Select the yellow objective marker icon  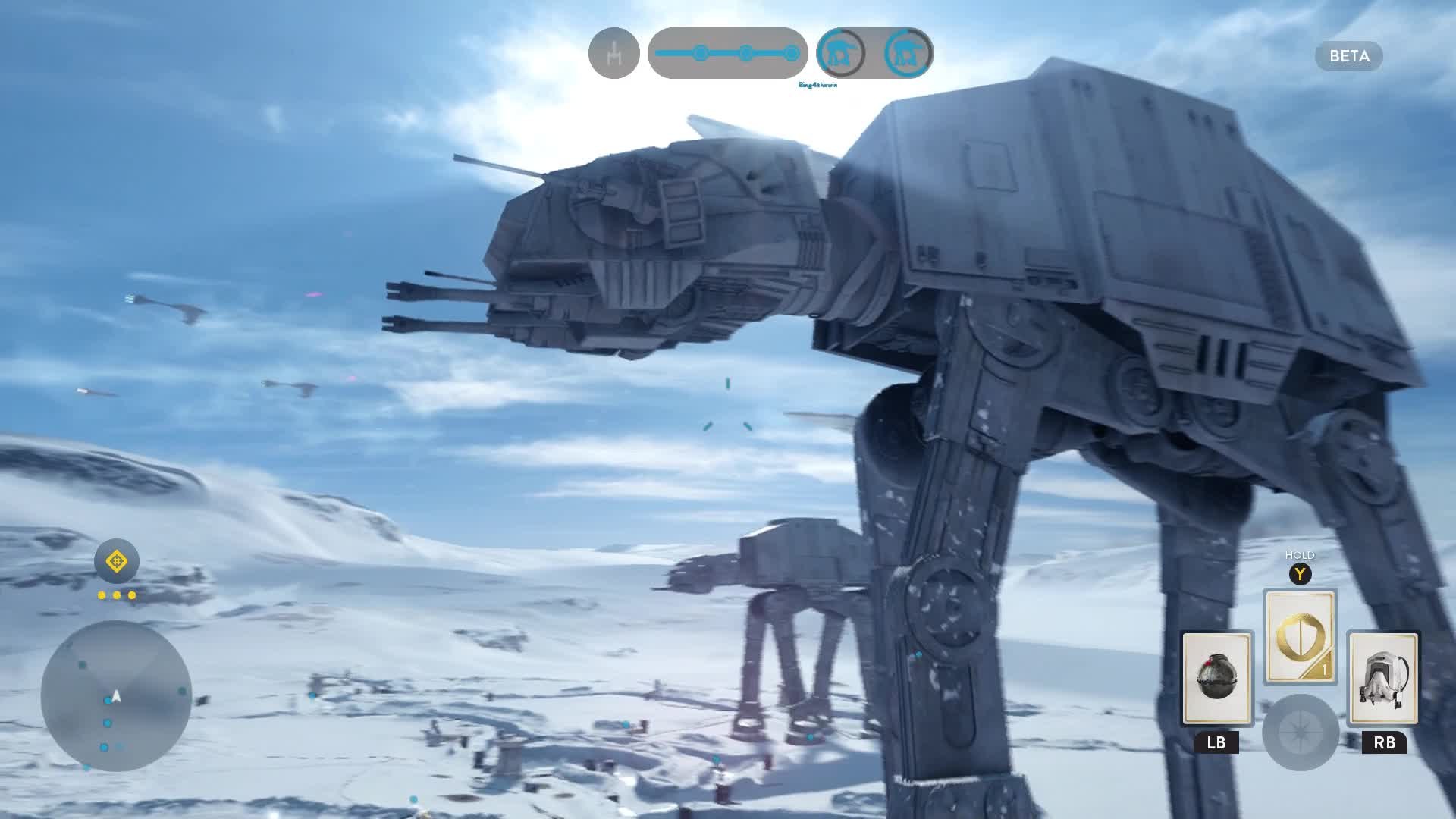click(116, 562)
